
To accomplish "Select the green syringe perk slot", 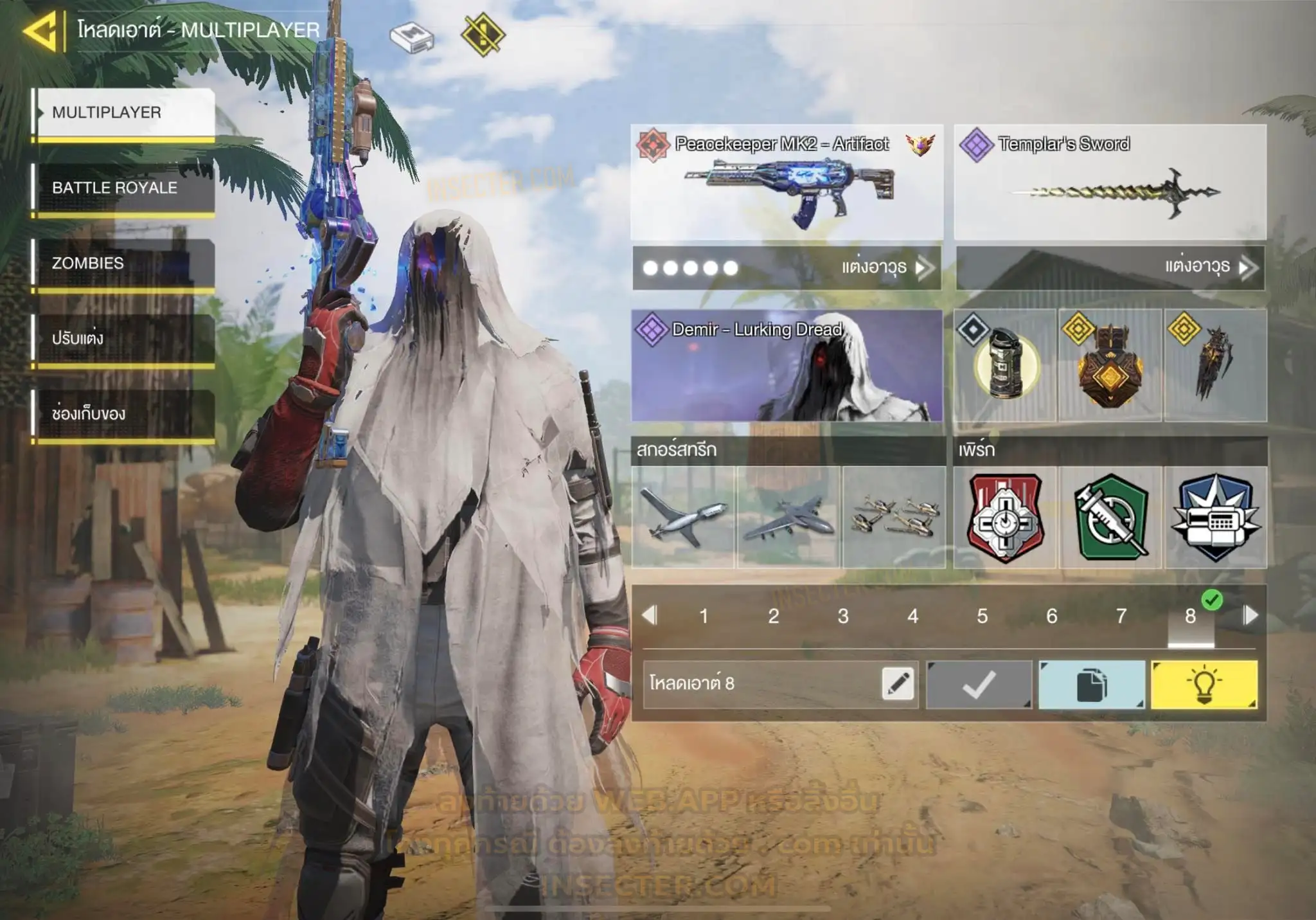I will pos(1110,518).
